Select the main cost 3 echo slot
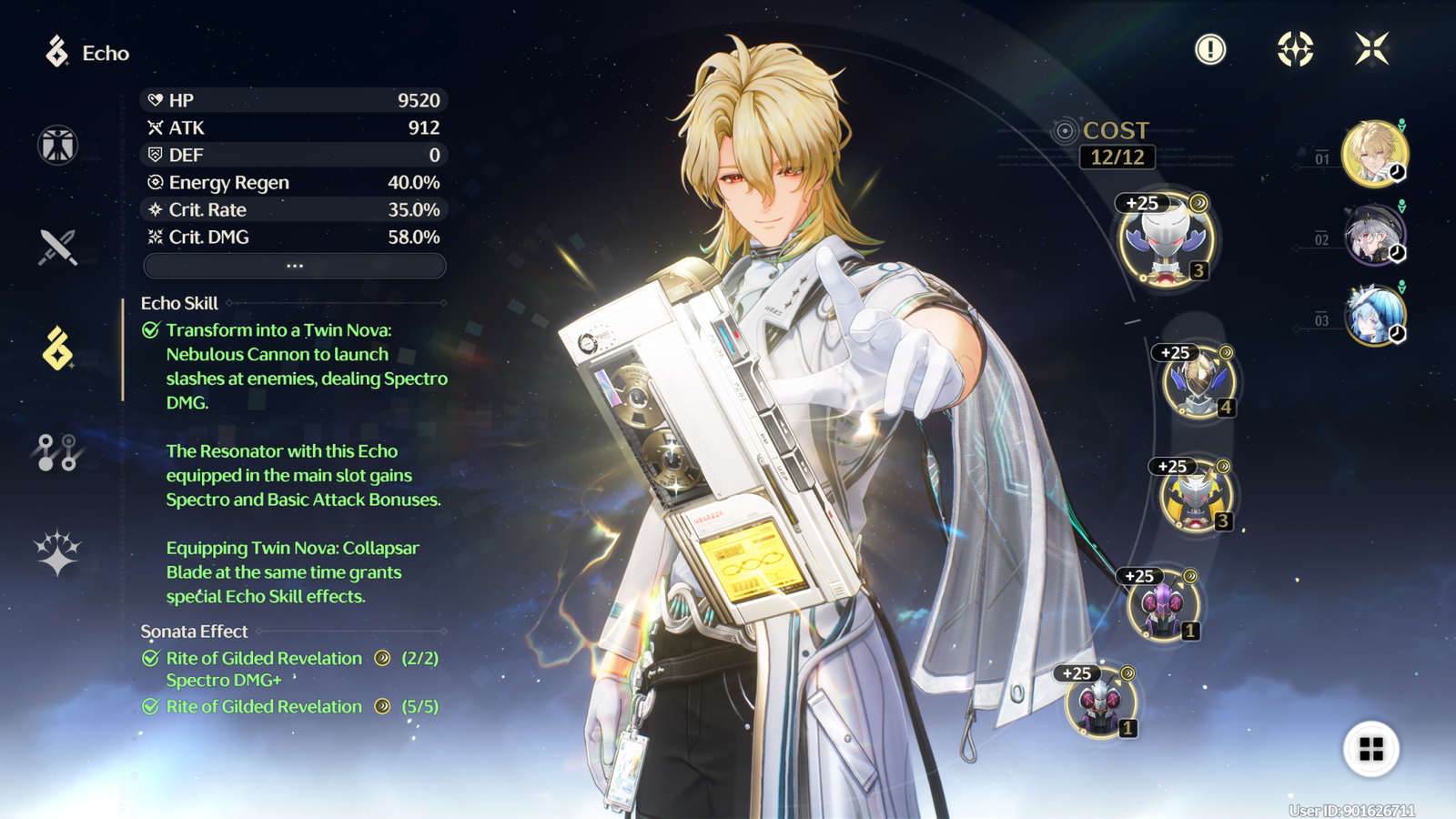 point(1166,240)
